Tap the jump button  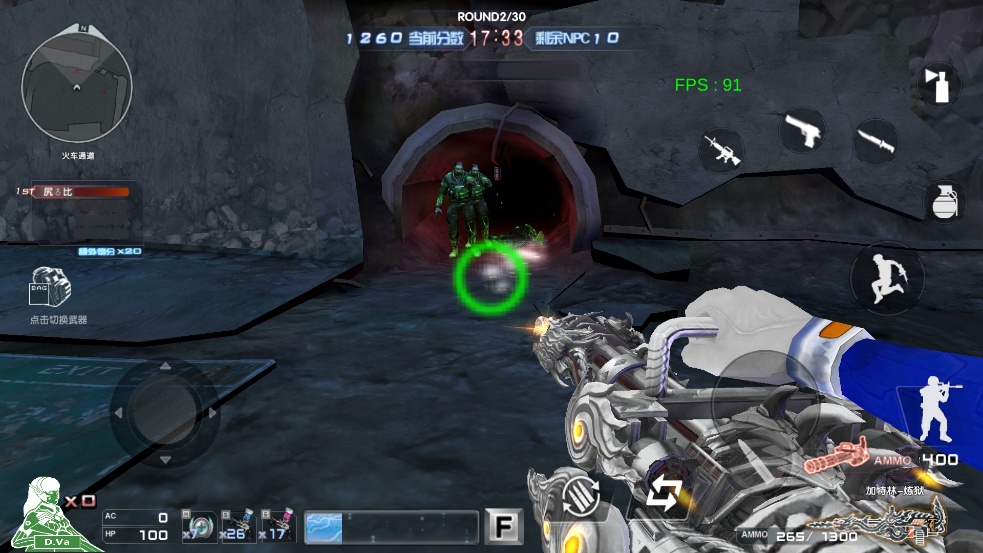pos(886,277)
